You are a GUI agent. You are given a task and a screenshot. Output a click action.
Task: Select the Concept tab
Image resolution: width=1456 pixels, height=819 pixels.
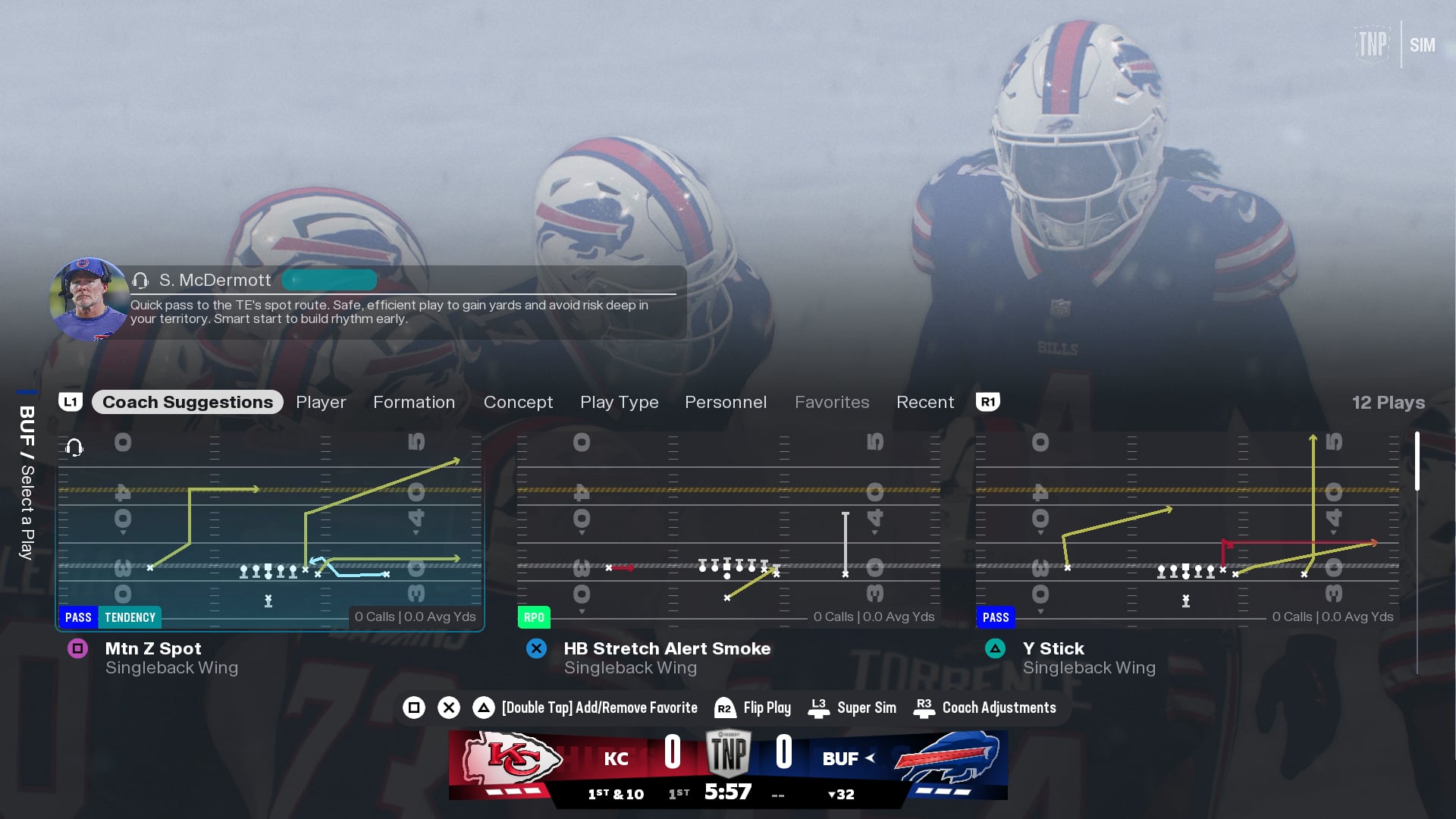(x=518, y=402)
